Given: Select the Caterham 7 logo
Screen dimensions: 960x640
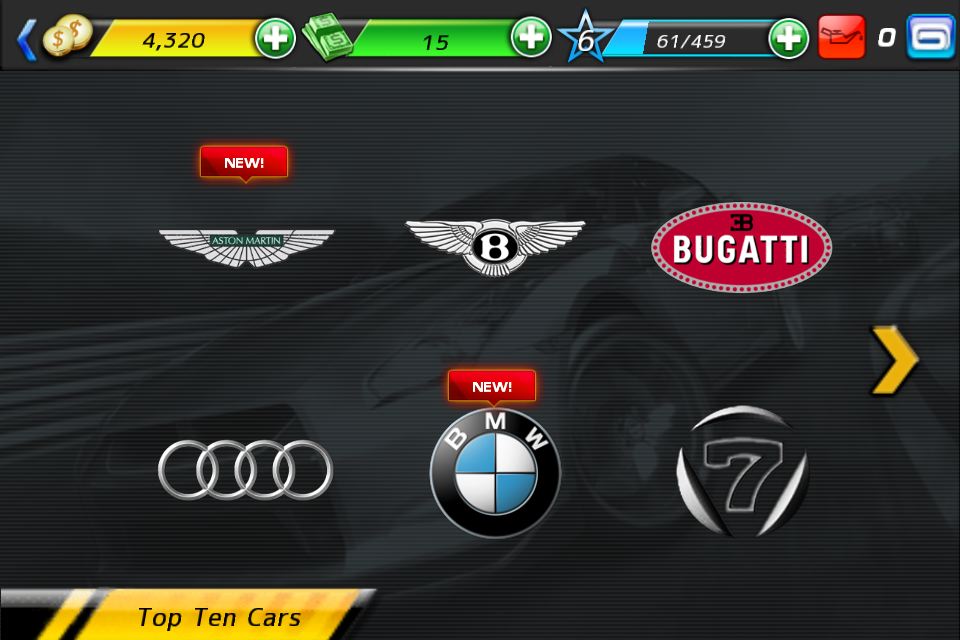Looking at the screenshot, I should point(742,470).
